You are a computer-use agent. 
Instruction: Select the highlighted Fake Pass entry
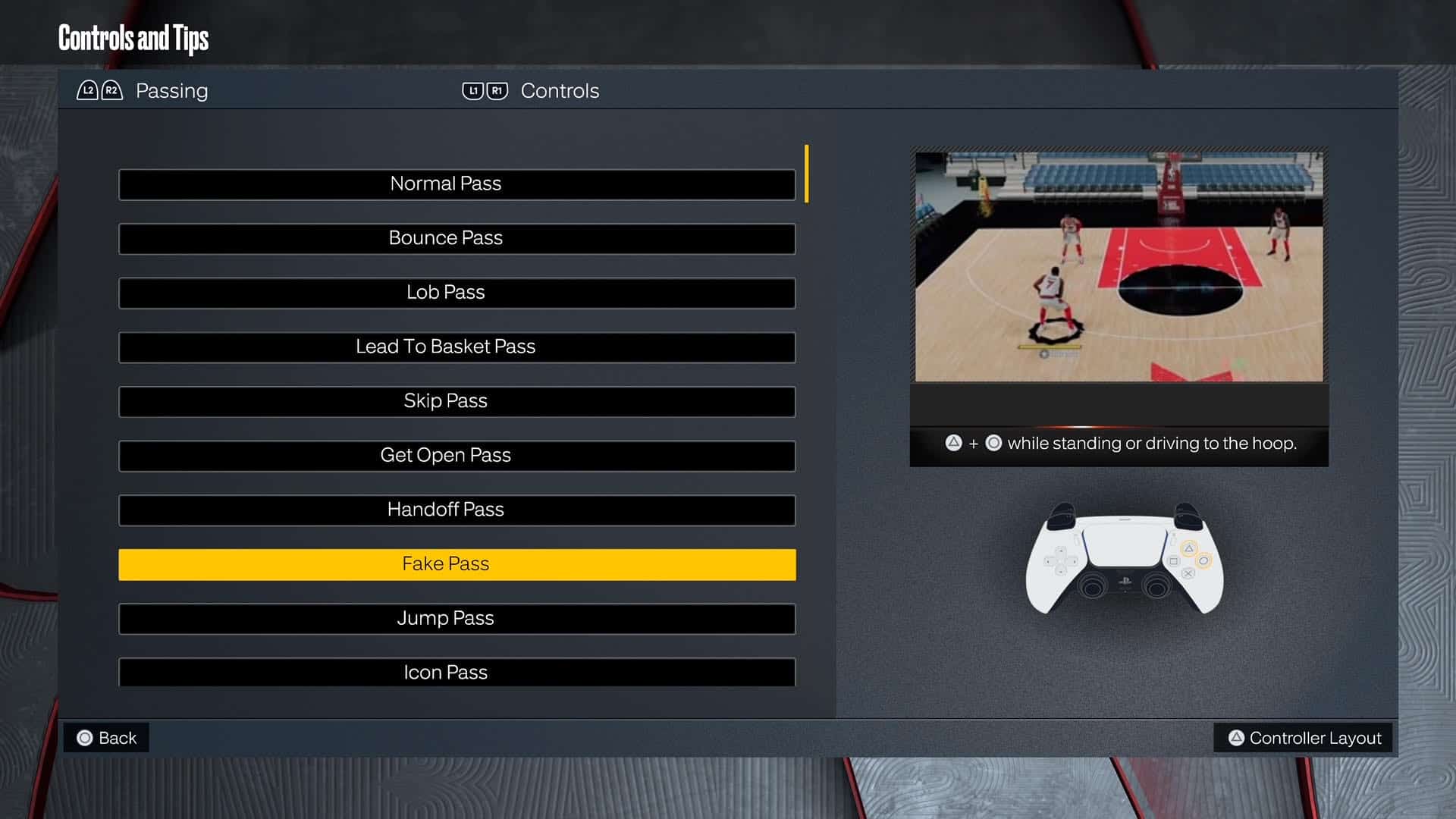[456, 564]
